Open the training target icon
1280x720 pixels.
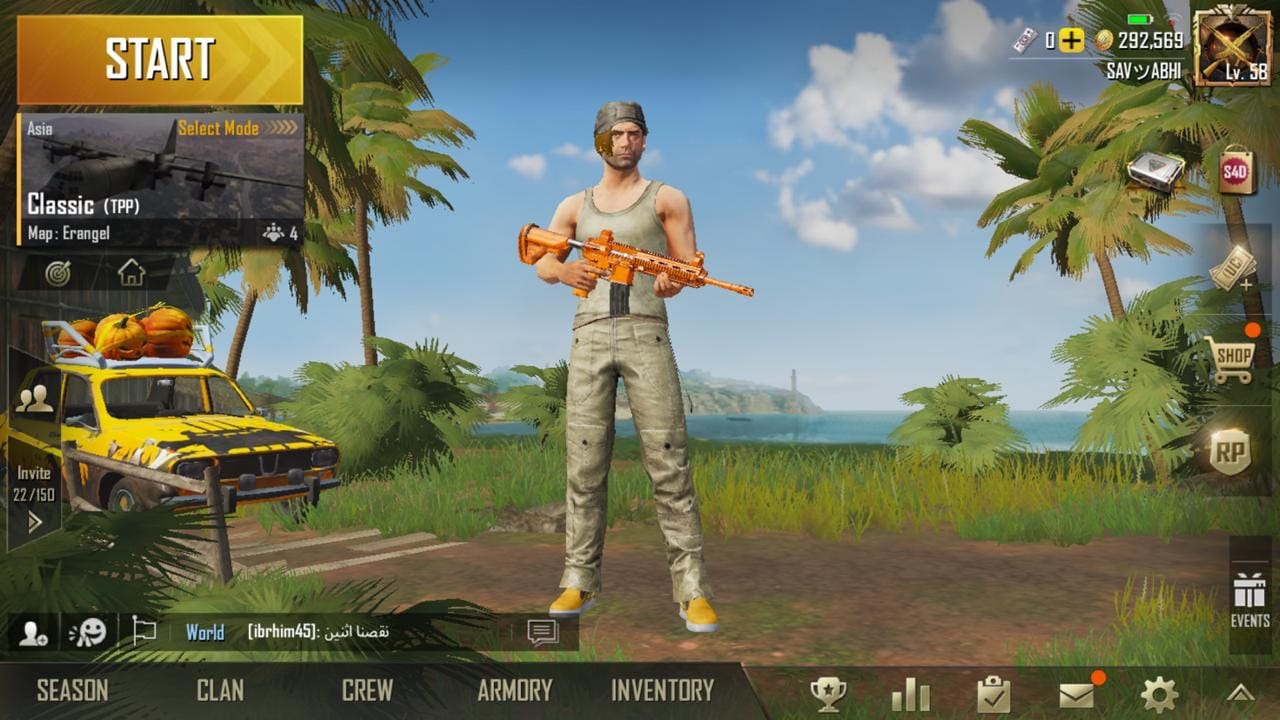click(58, 273)
